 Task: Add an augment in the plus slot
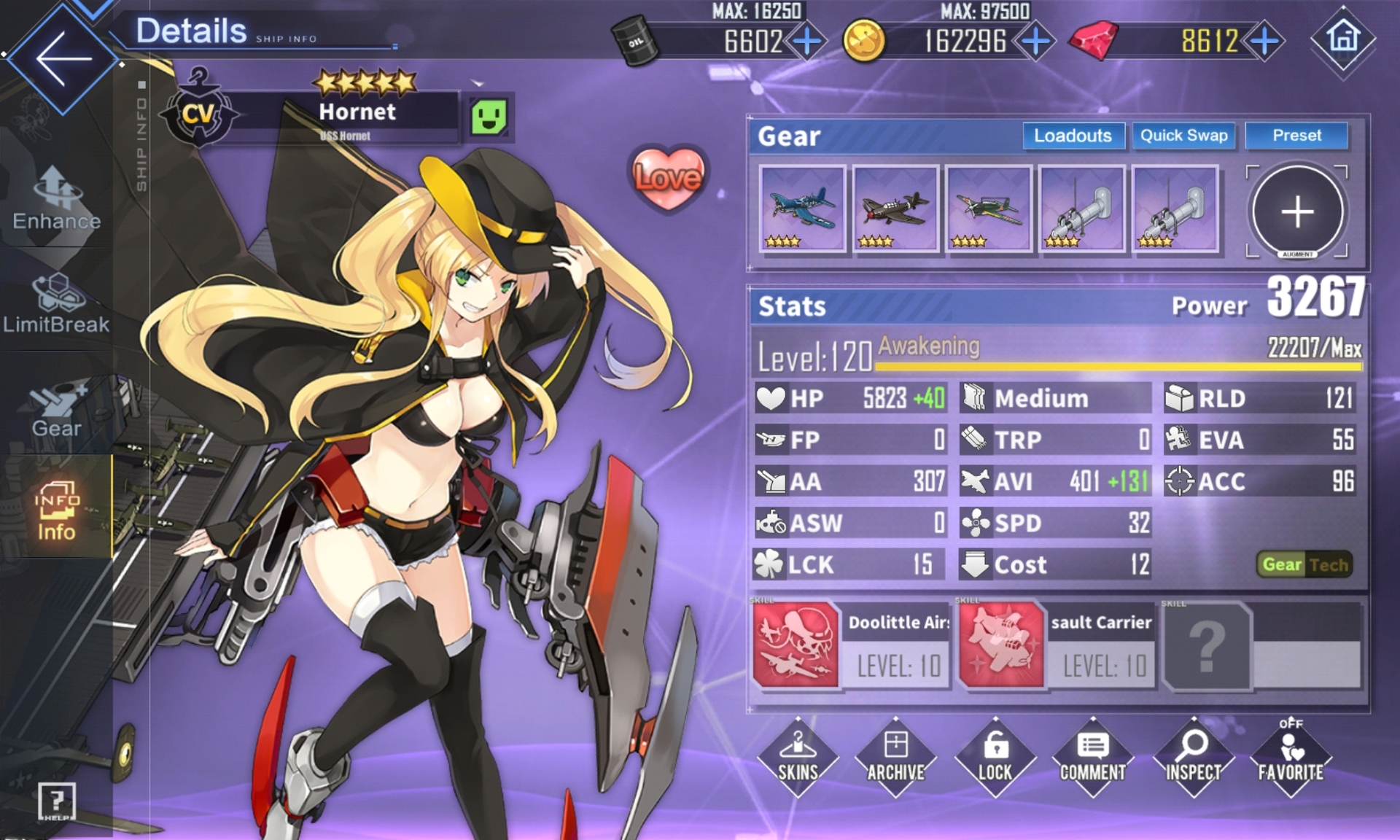[1297, 211]
